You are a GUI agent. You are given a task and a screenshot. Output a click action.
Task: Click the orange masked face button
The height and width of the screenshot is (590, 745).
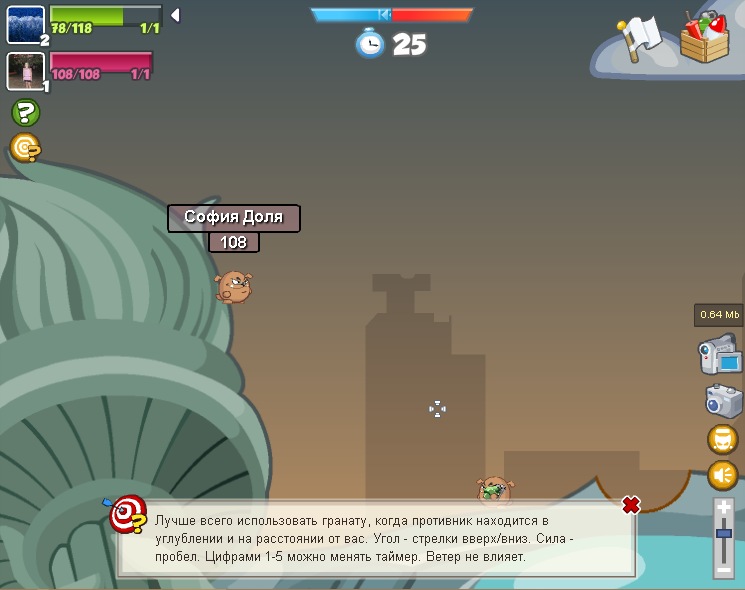[722, 438]
